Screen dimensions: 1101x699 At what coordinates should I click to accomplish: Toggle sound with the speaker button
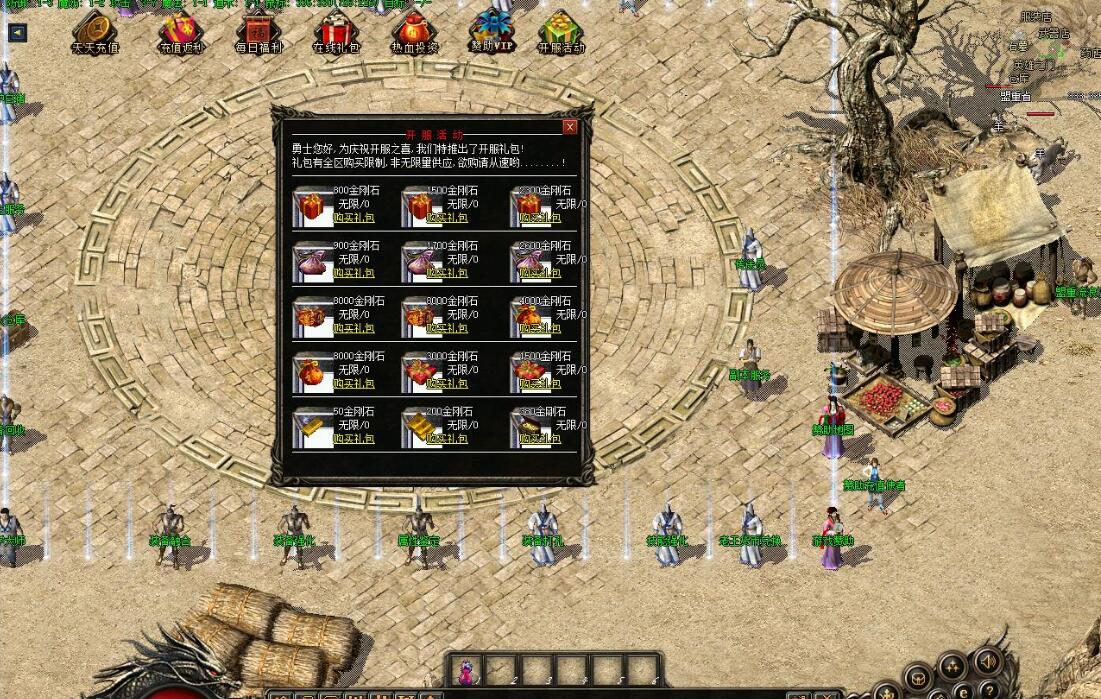pos(987,661)
